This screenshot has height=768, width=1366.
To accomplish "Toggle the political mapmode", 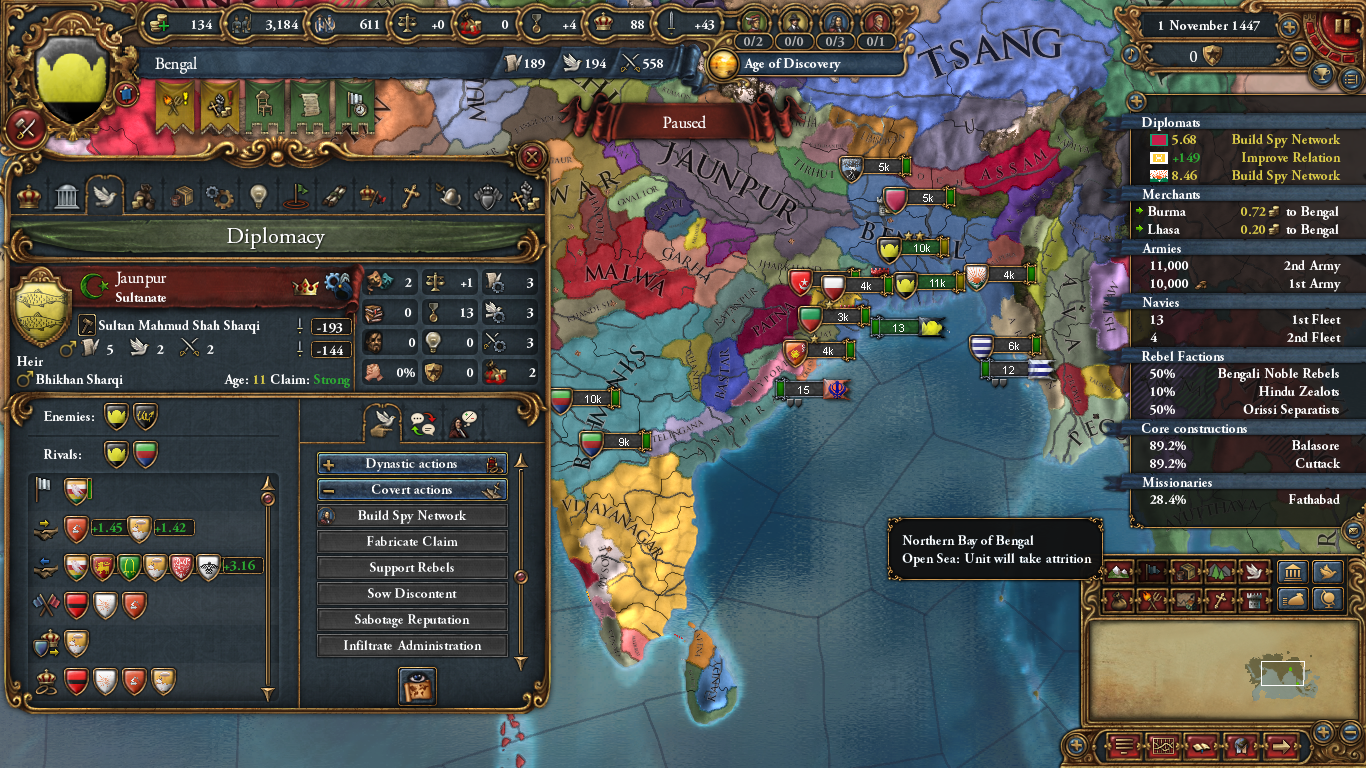I will (1152, 571).
